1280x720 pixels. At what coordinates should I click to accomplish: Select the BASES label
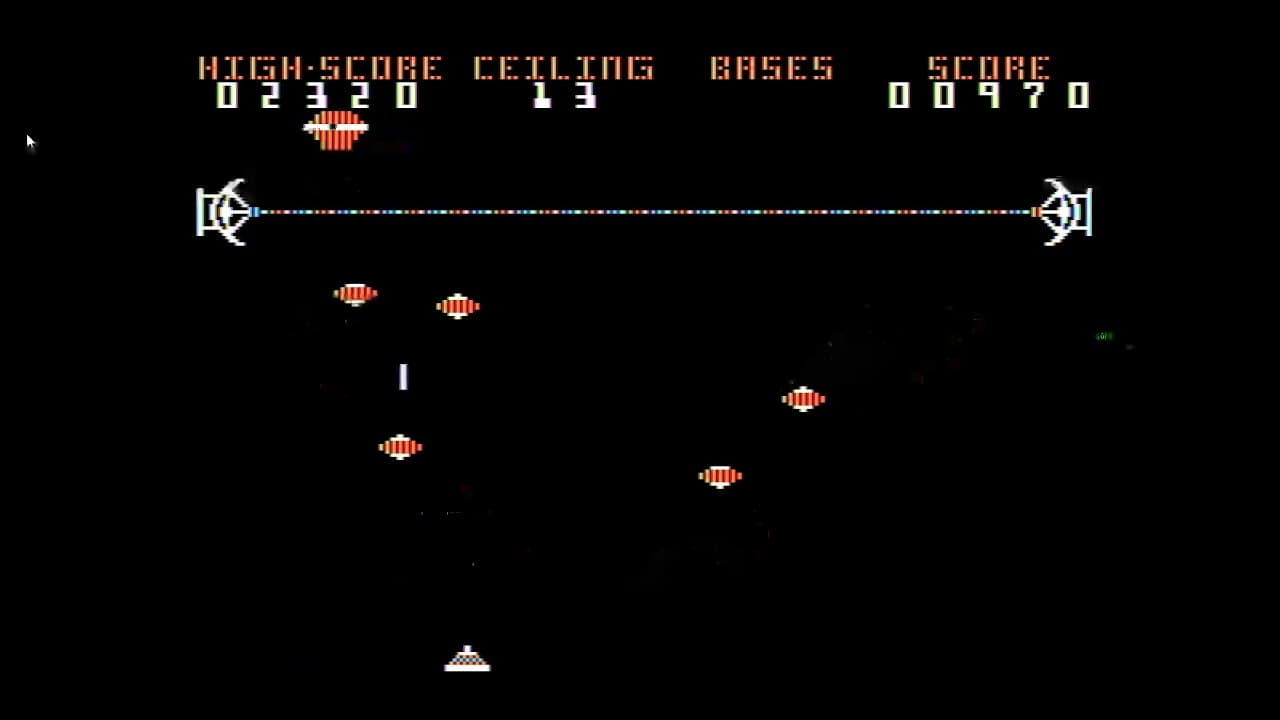pyautogui.click(x=772, y=68)
